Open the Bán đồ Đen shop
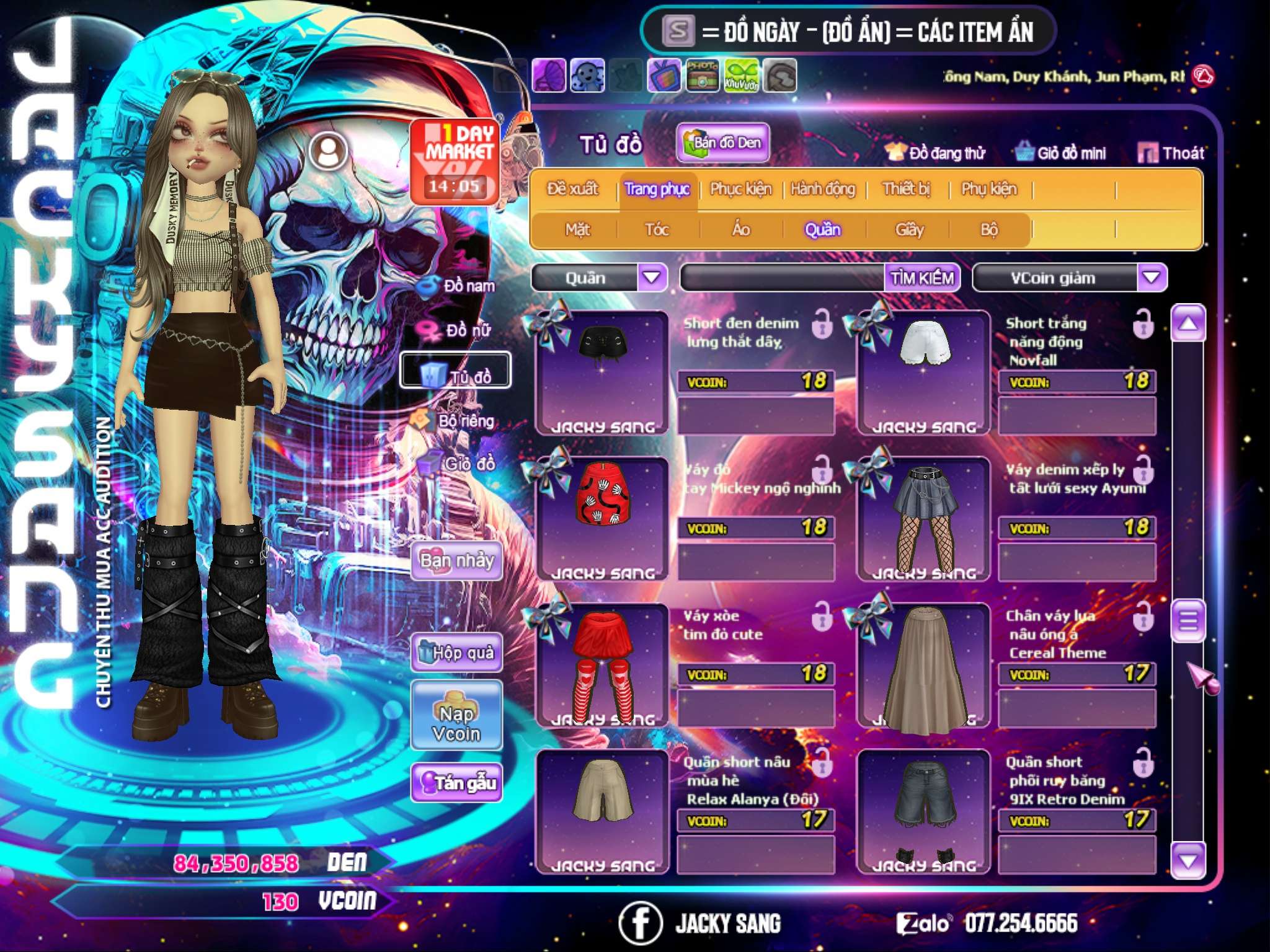1270x952 pixels. (x=723, y=143)
